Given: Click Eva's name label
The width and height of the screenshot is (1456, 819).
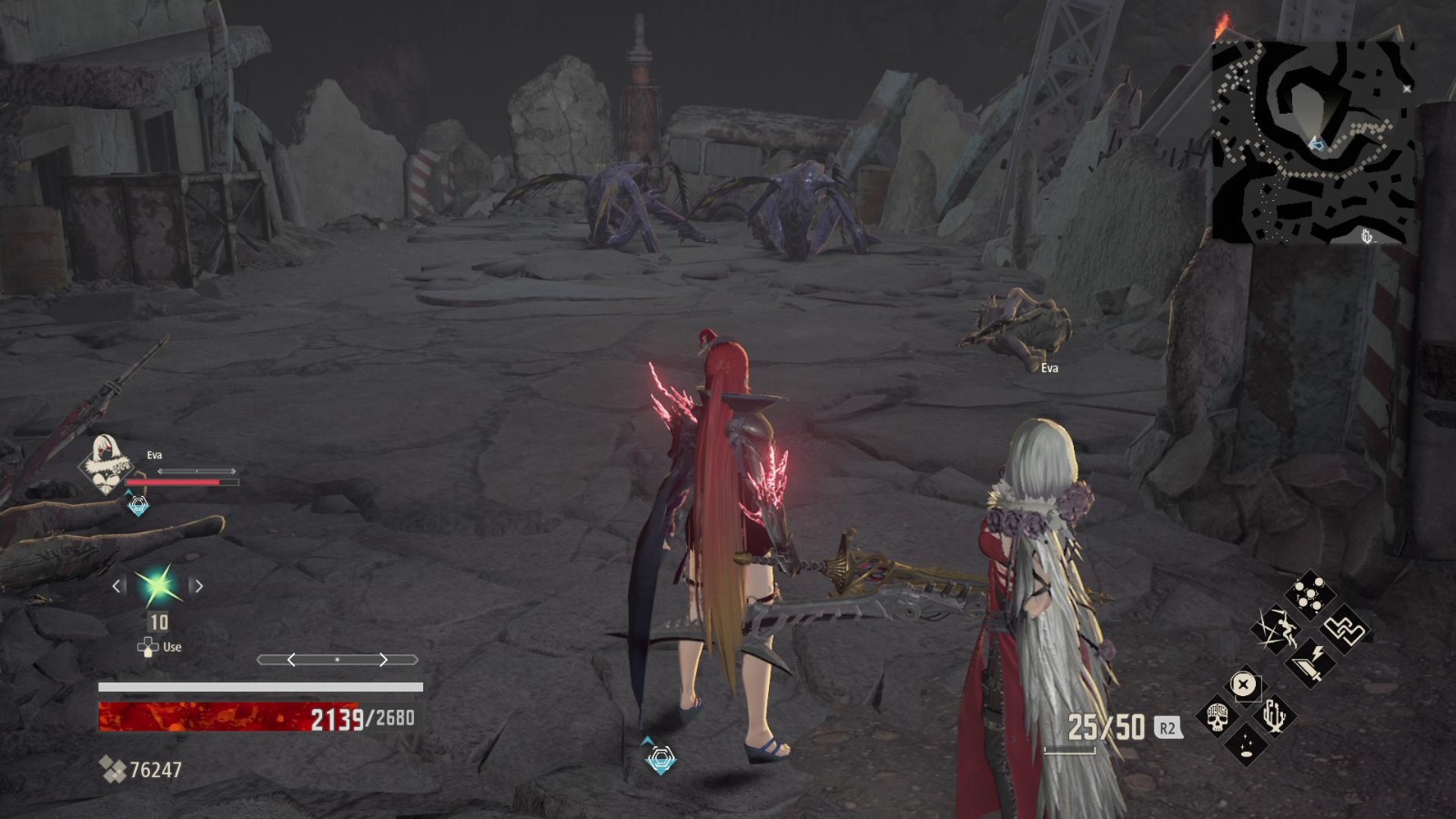Looking at the screenshot, I should (155, 455).
